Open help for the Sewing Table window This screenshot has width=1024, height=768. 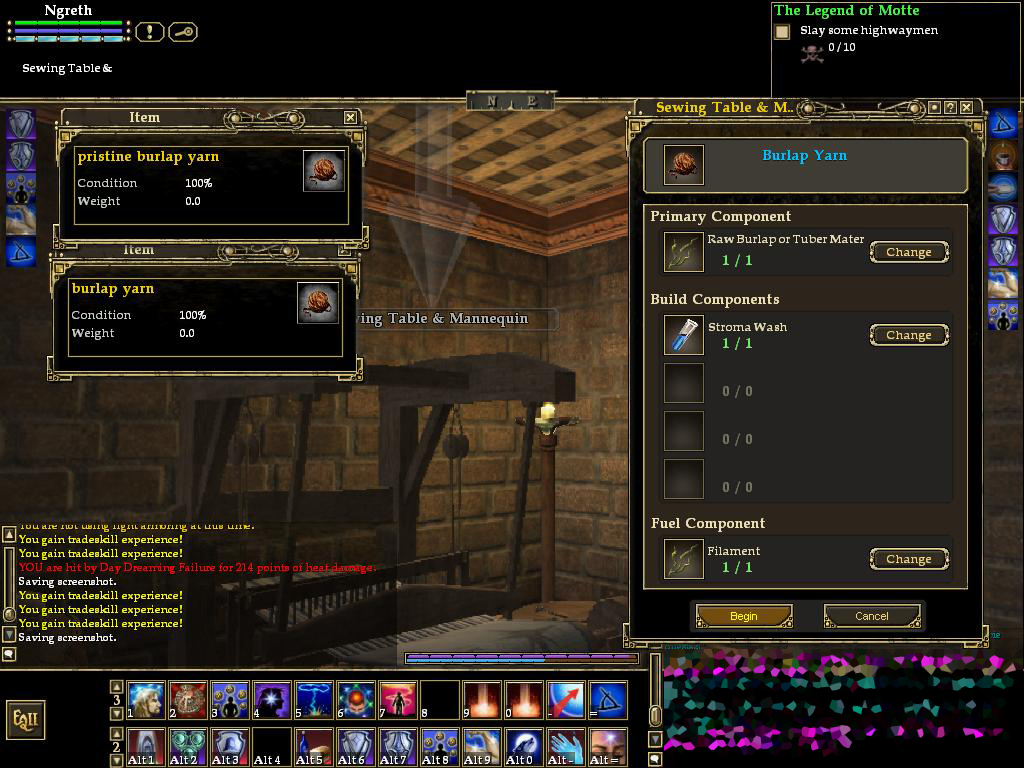951,107
